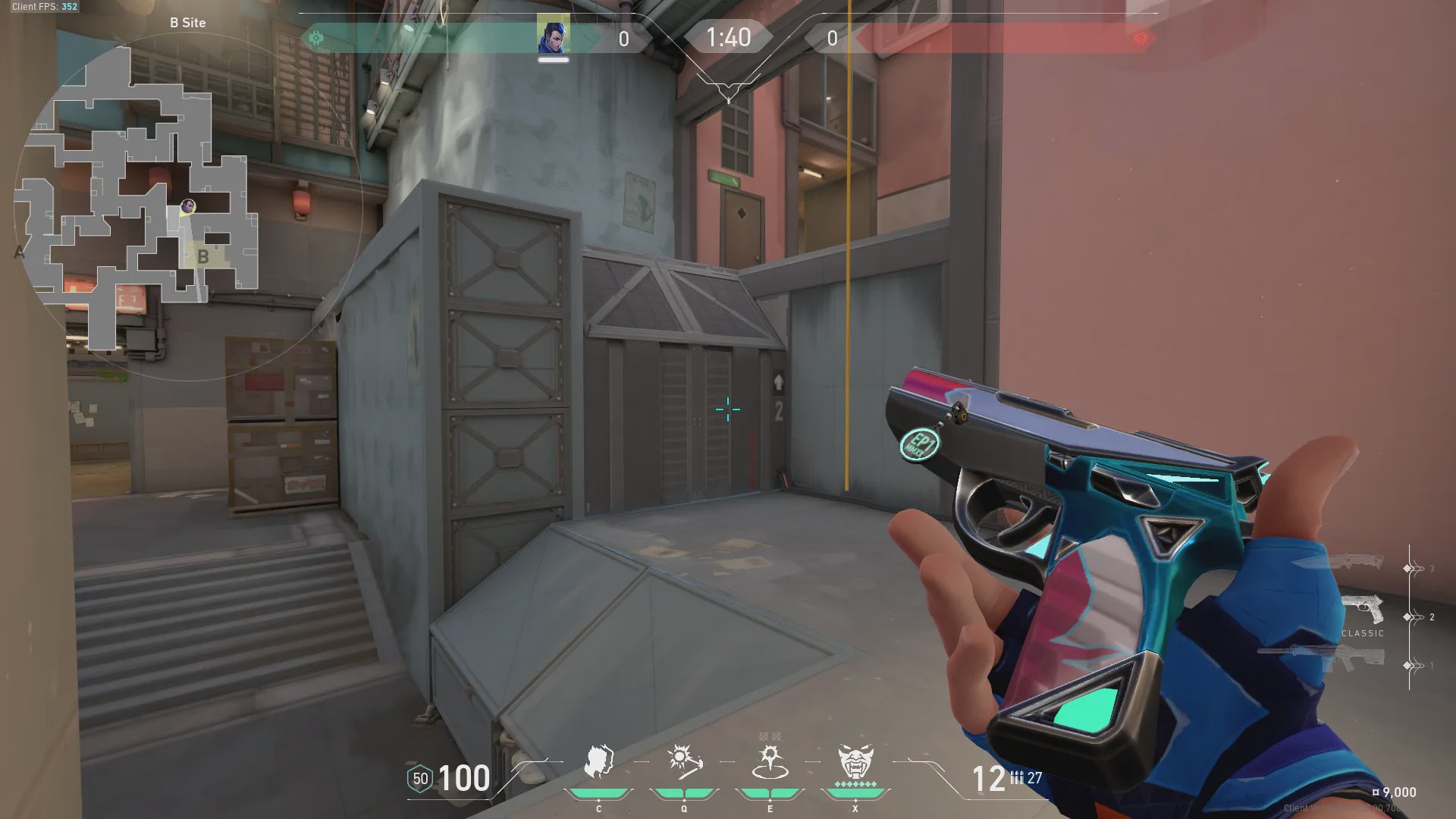The image size is (1456, 819).
Task: Select Yoru's portrait on the team bar
Action: coord(553,36)
